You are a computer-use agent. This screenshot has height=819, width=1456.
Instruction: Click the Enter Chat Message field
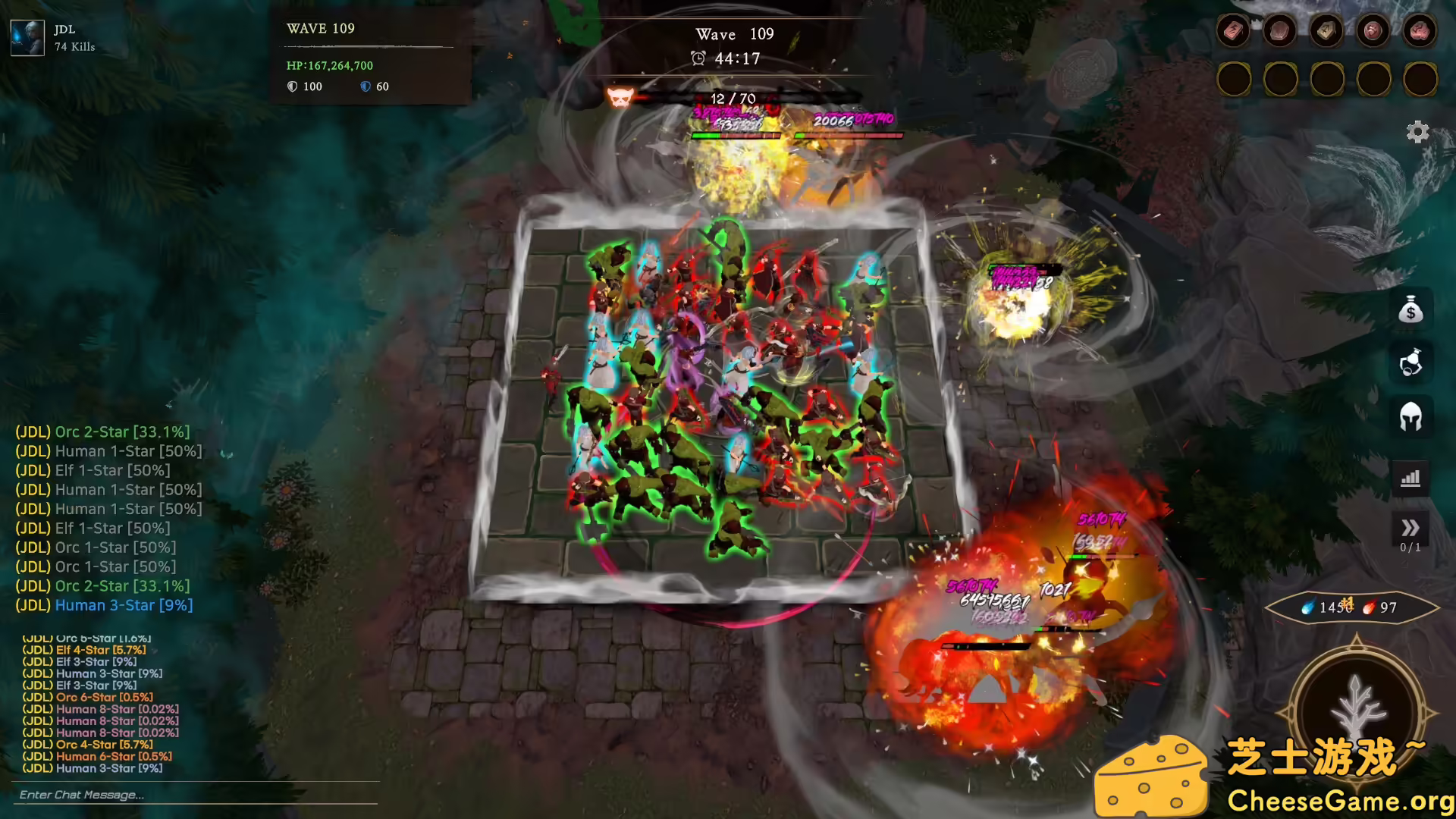(x=196, y=795)
